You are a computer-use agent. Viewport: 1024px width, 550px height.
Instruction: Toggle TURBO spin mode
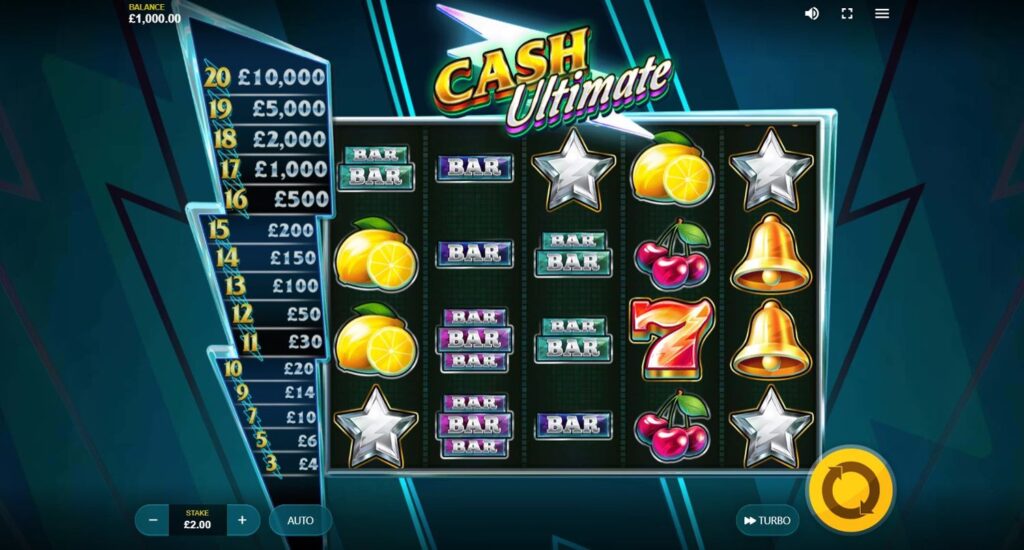point(767,520)
